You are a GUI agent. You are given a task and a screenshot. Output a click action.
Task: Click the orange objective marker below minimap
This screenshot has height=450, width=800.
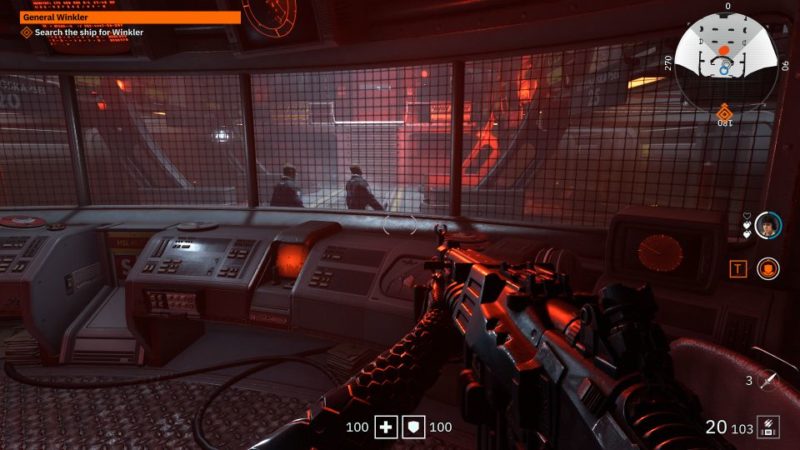tap(724, 110)
